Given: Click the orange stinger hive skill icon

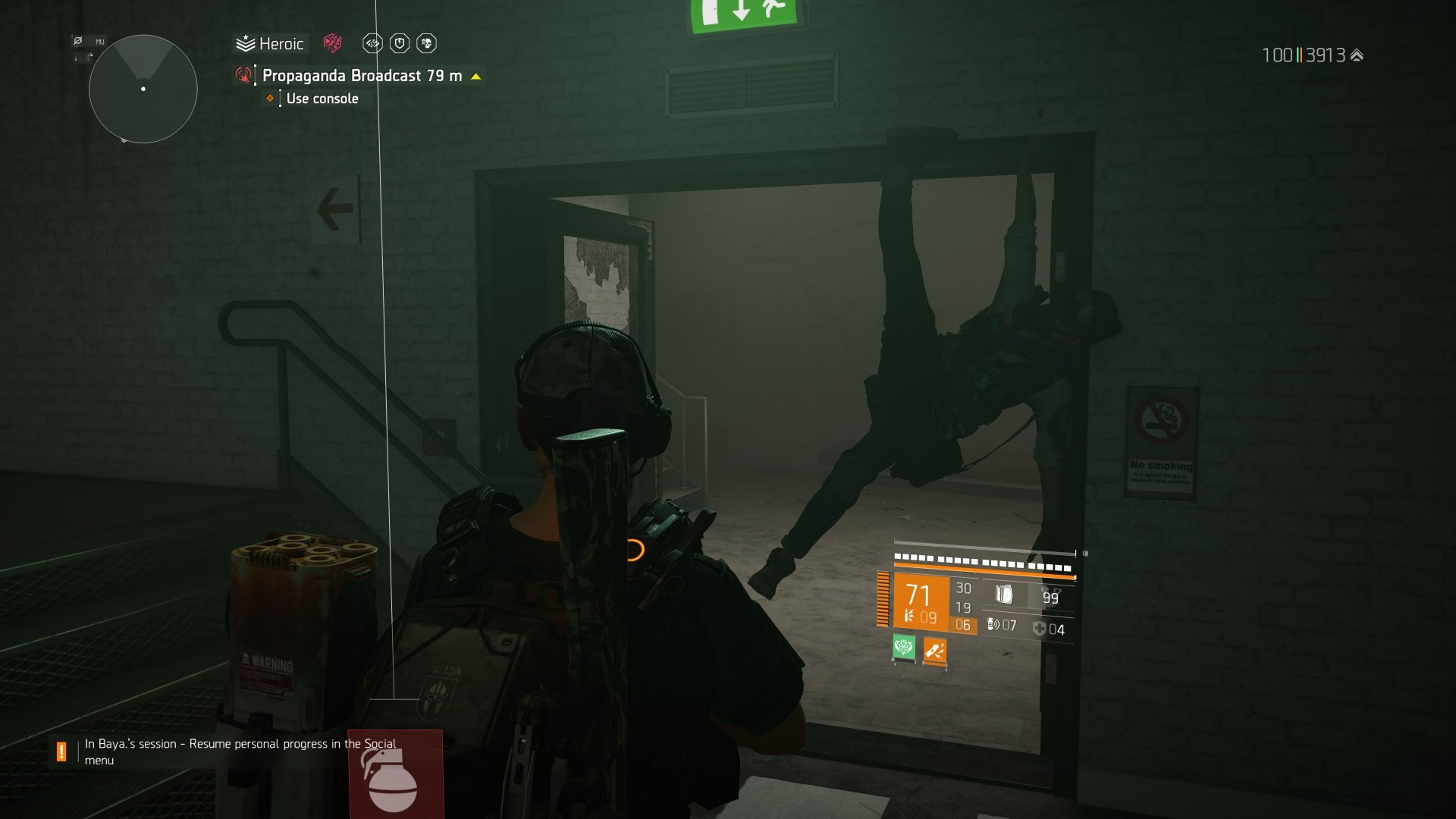Looking at the screenshot, I should [x=934, y=651].
